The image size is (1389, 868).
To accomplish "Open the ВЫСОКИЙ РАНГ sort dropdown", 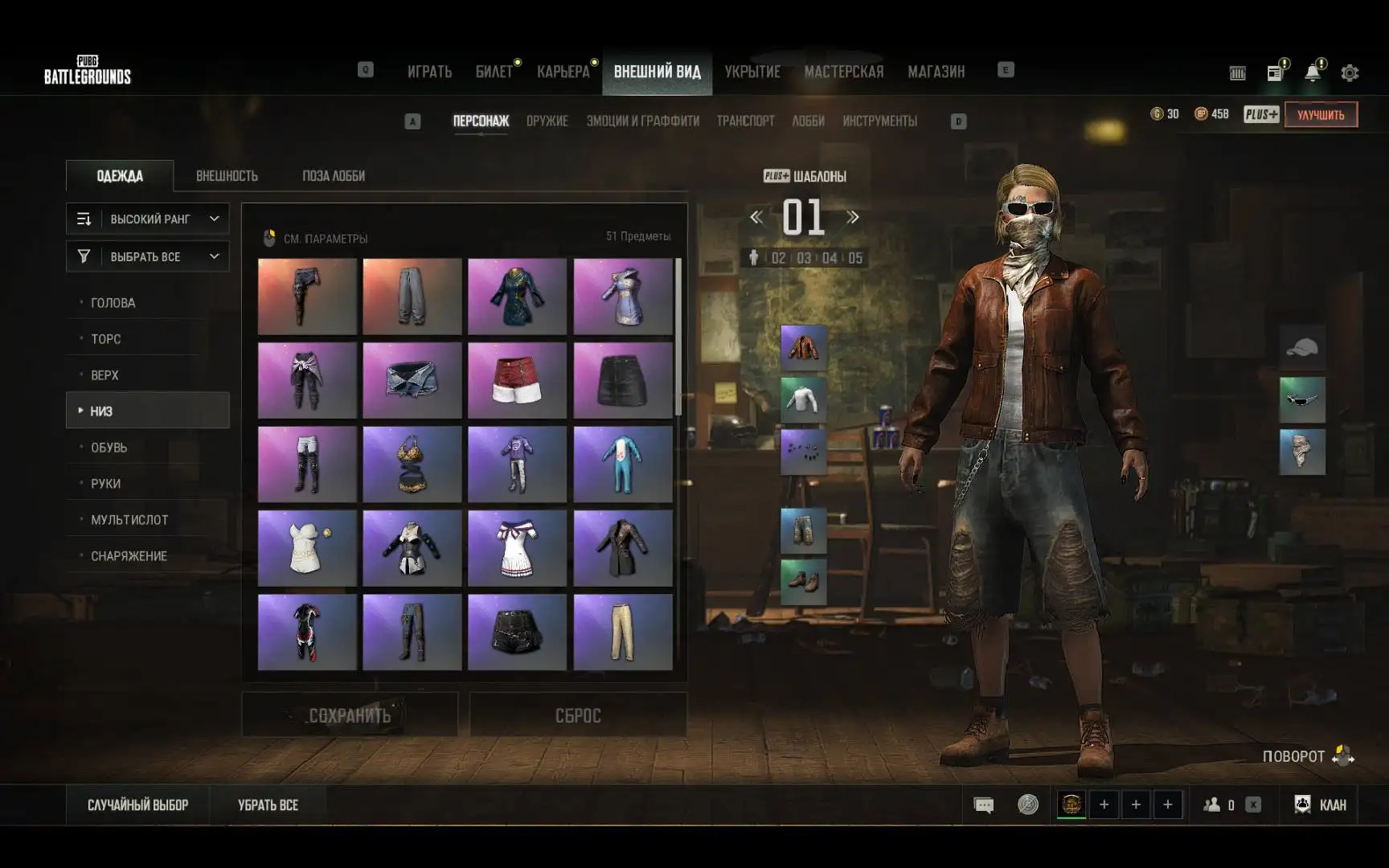I will [148, 219].
